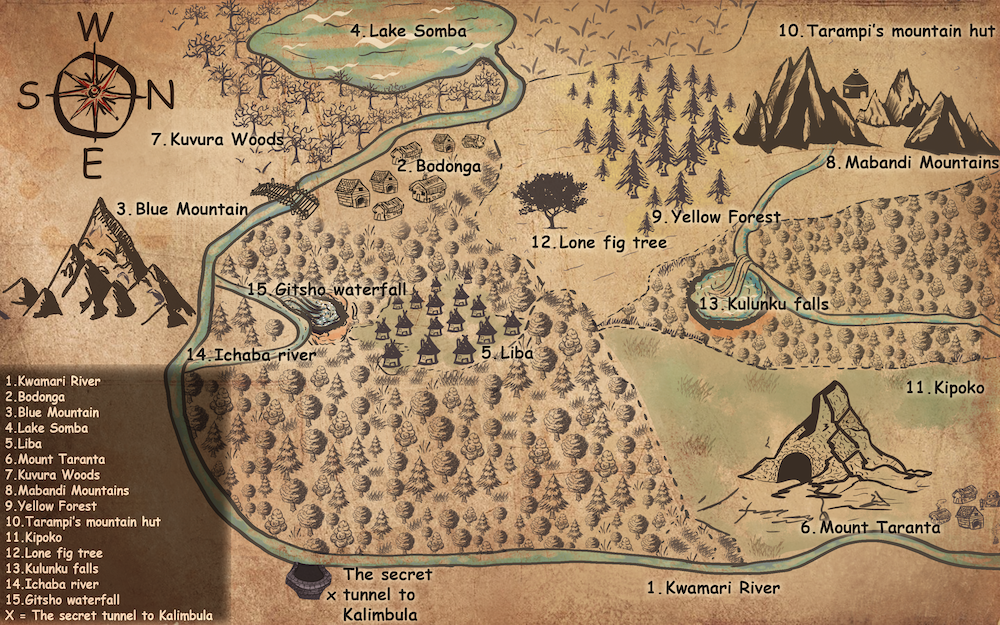This screenshot has height=625, width=1000.
Task: Select the x secret tunnel marker on map
Action: pos(332,595)
